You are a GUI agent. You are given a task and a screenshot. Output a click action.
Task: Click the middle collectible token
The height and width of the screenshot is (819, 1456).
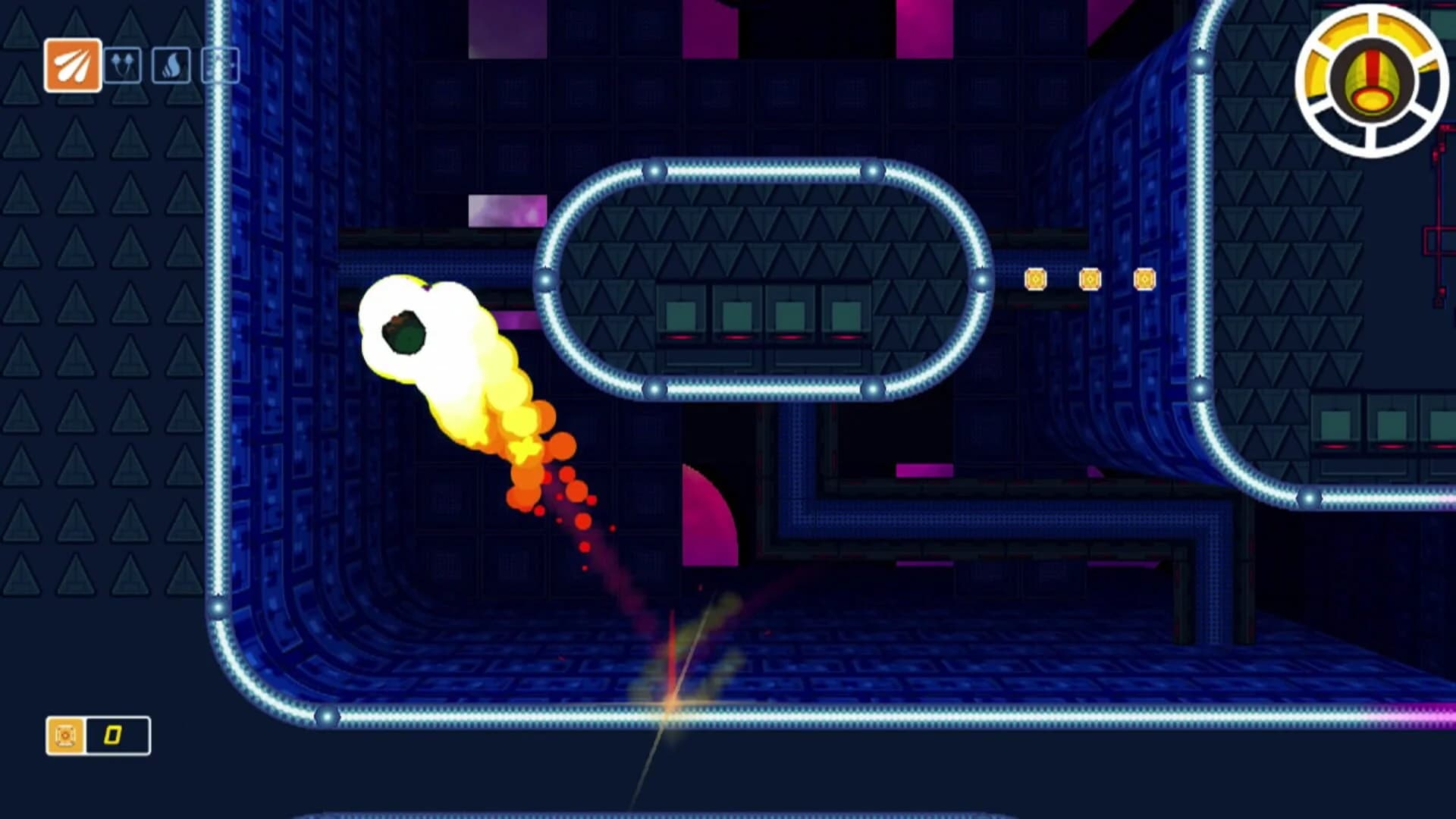[x=1090, y=280]
